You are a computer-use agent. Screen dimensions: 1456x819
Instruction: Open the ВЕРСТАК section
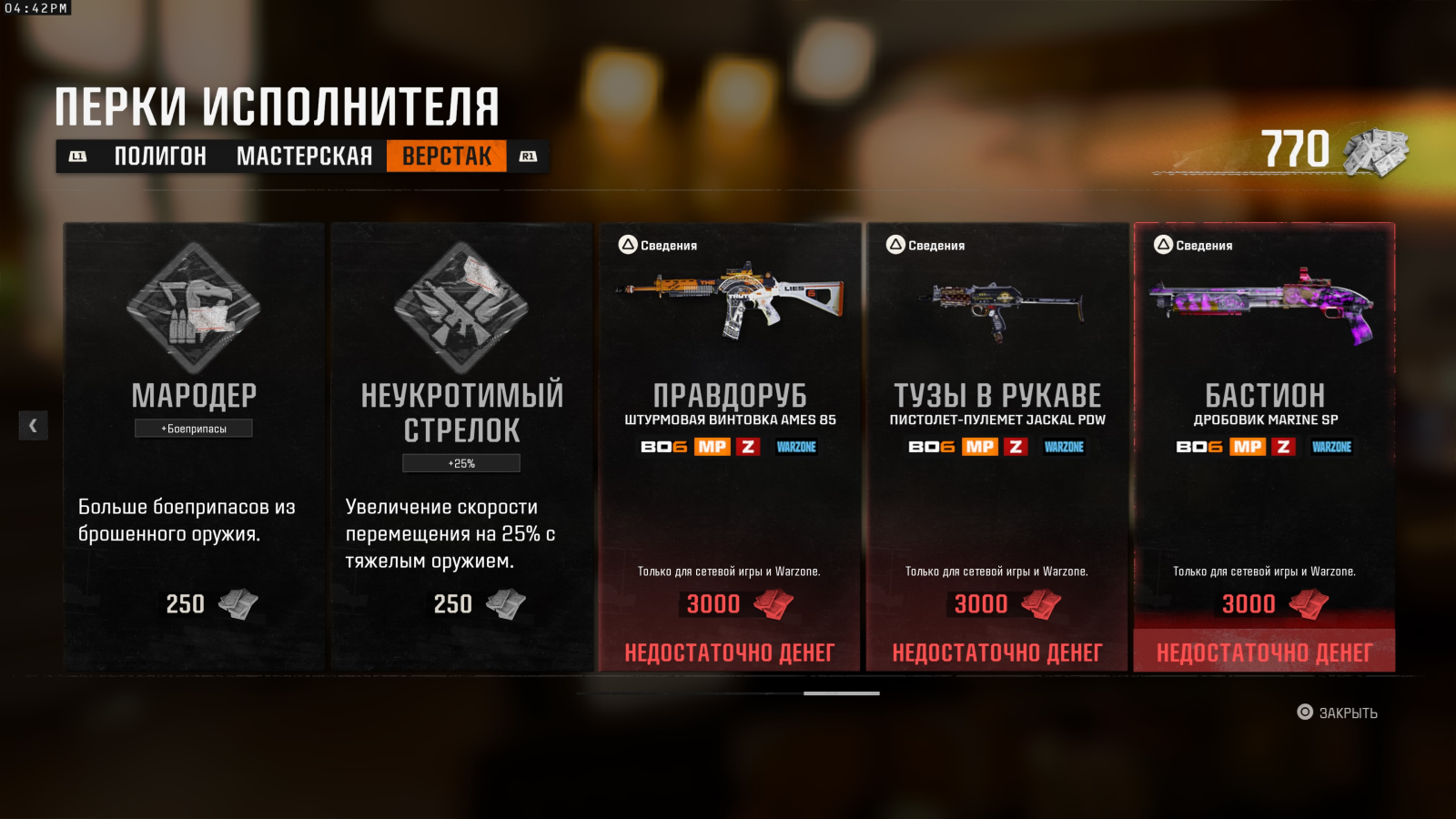[x=447, y=156]
